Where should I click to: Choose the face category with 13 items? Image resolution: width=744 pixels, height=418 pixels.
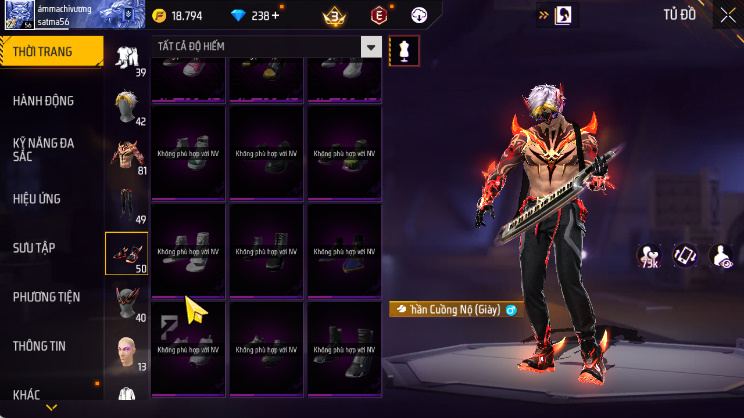(x=127, y=352)
